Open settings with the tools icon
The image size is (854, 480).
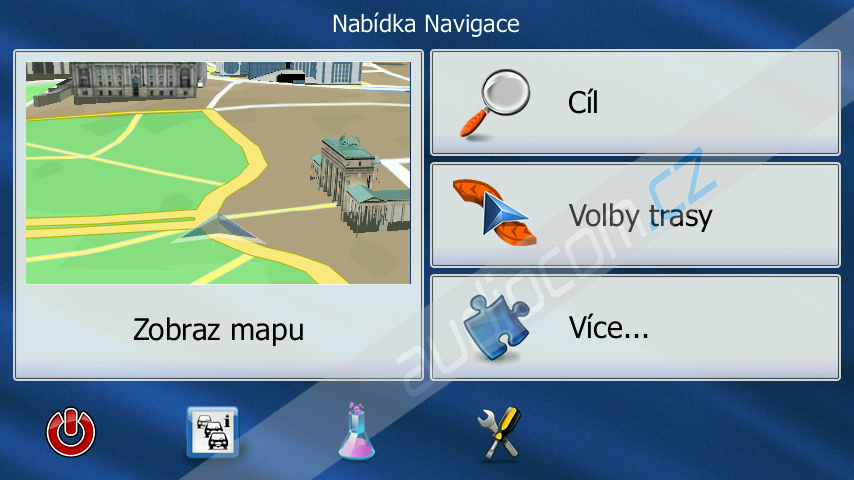click(x=499, y=432)
